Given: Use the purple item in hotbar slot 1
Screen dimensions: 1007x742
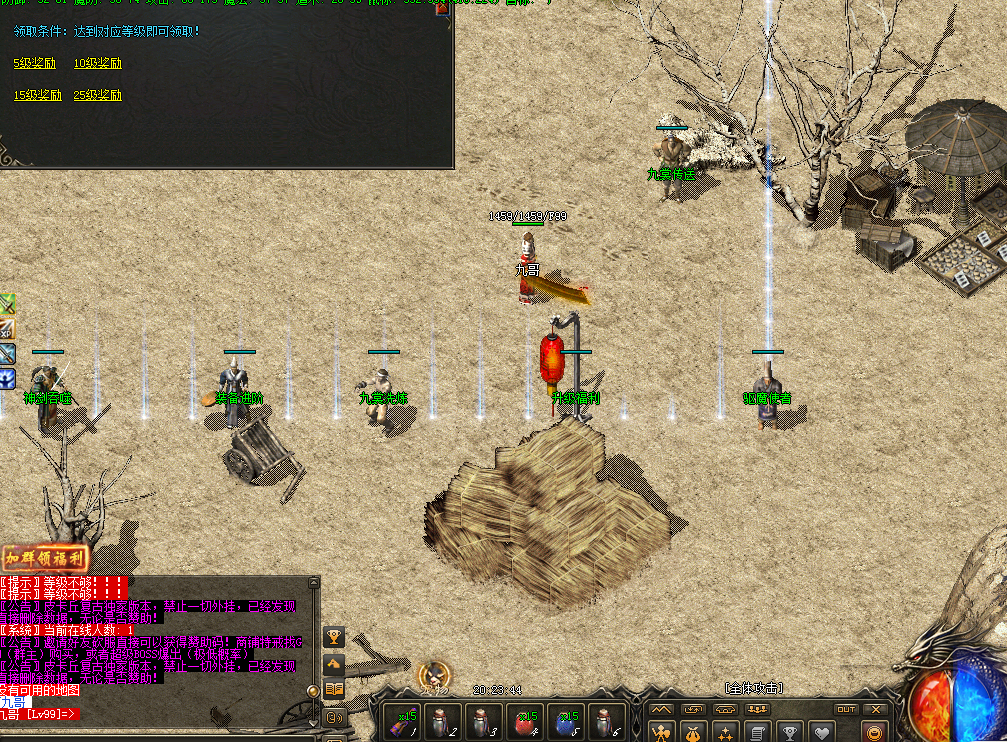Looking at the screenshot, I should point(401,722).
